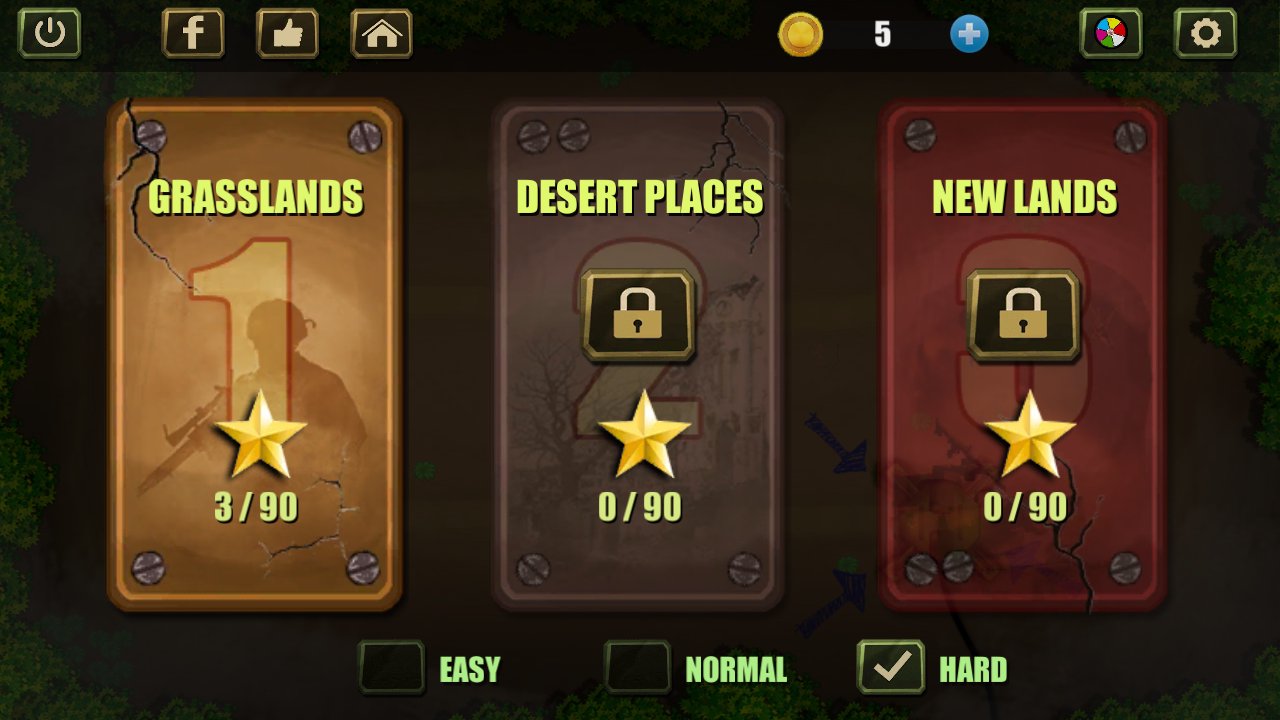This screenshot has width=1280, height=720.
Task: Open the gear settings menu
Action: [1205, 33]
